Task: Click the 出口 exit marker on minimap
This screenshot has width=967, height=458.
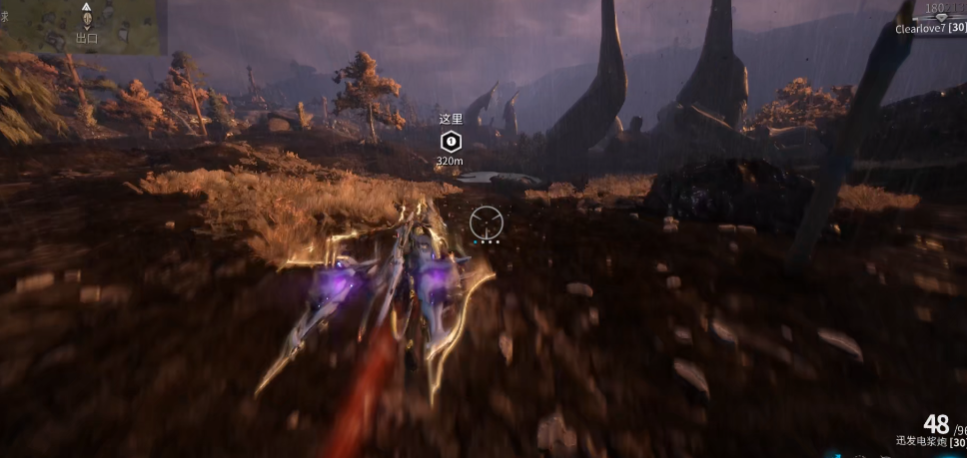Action: tap(87, 18)
